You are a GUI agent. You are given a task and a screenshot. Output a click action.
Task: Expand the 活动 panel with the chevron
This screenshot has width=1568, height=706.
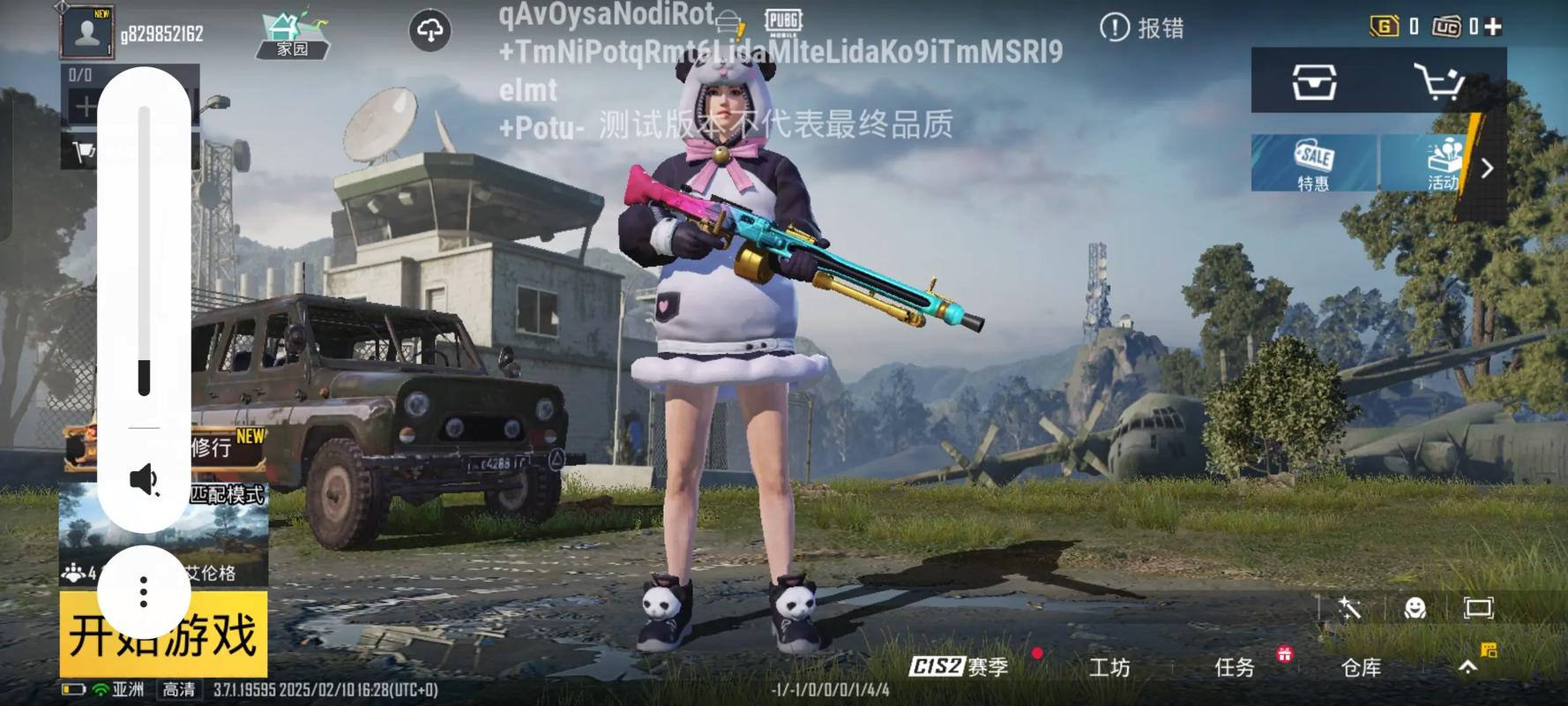(1488, 169)
